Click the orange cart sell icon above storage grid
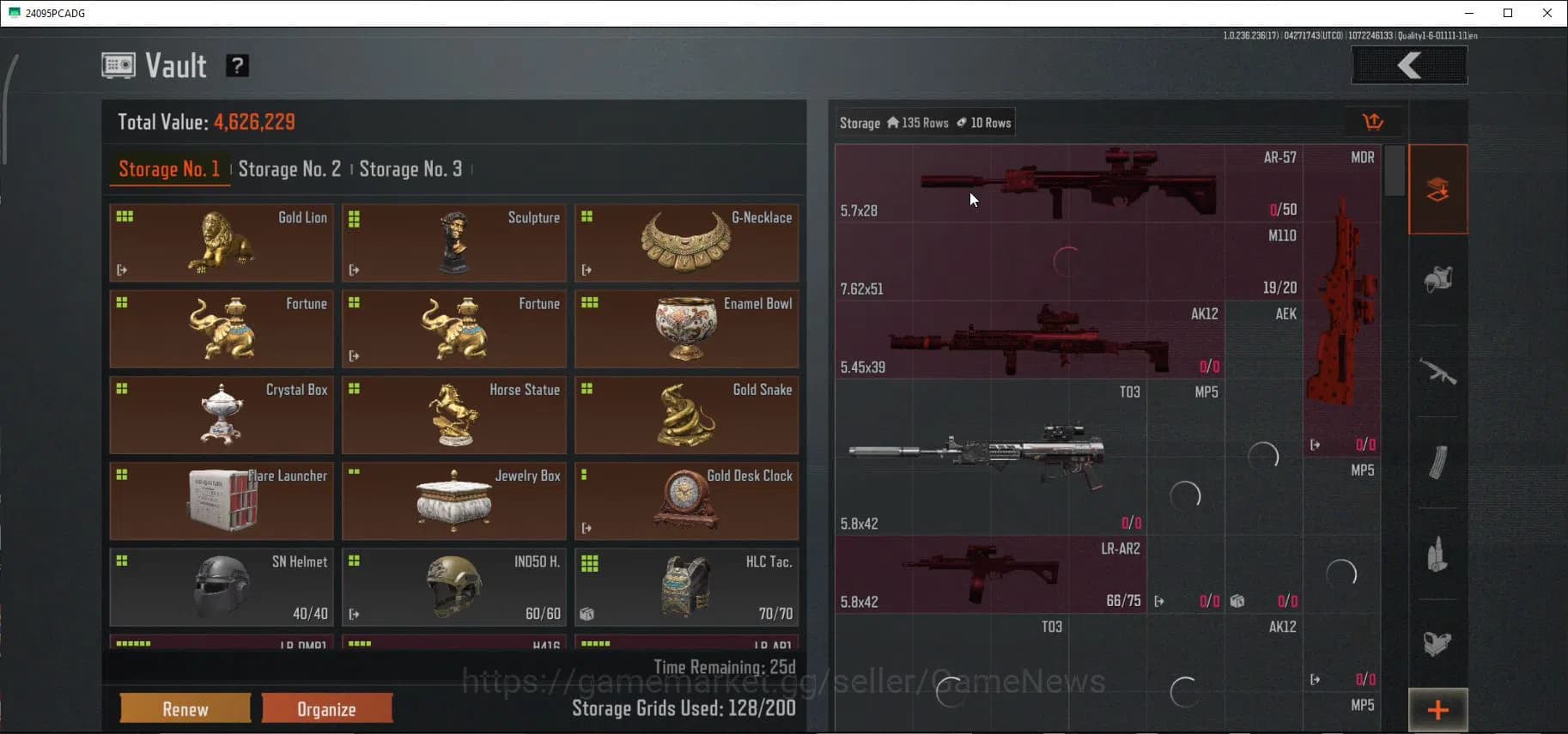 click(1373, 121)
